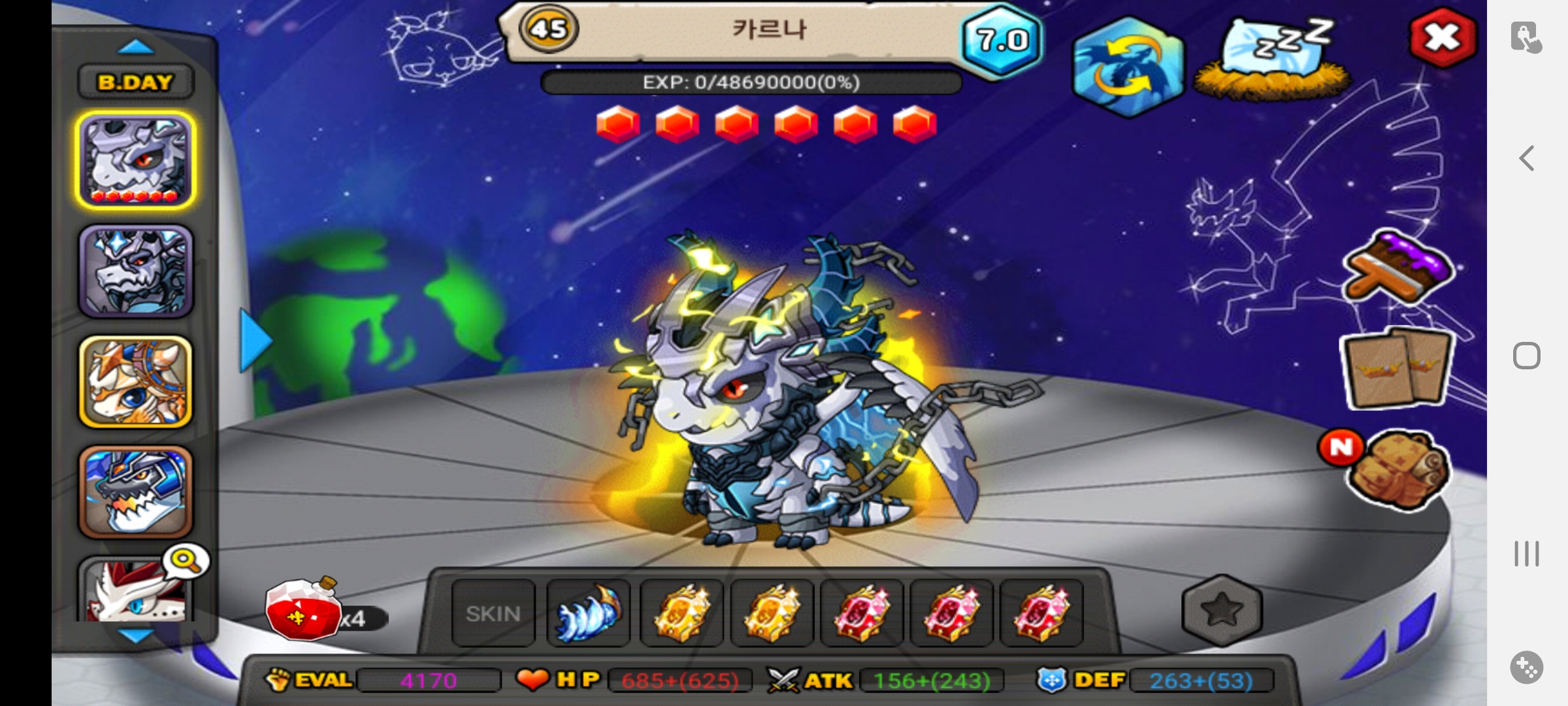Expand list with blue right arrow
The image size is (1568, 706).
pos(255,341)
